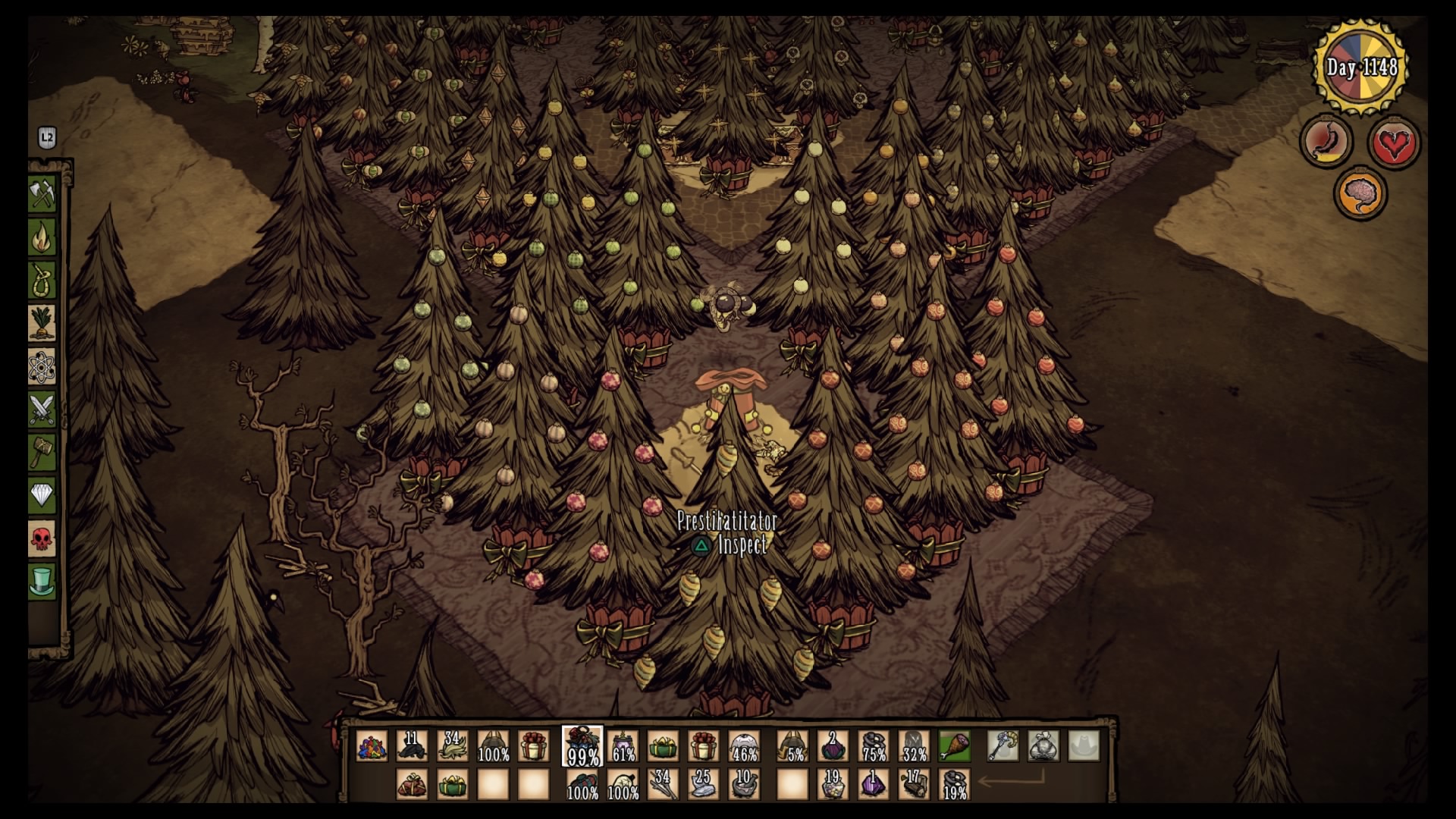
Task: Open the Structures hammer crafting tab
Action: [x=42, y=453]
